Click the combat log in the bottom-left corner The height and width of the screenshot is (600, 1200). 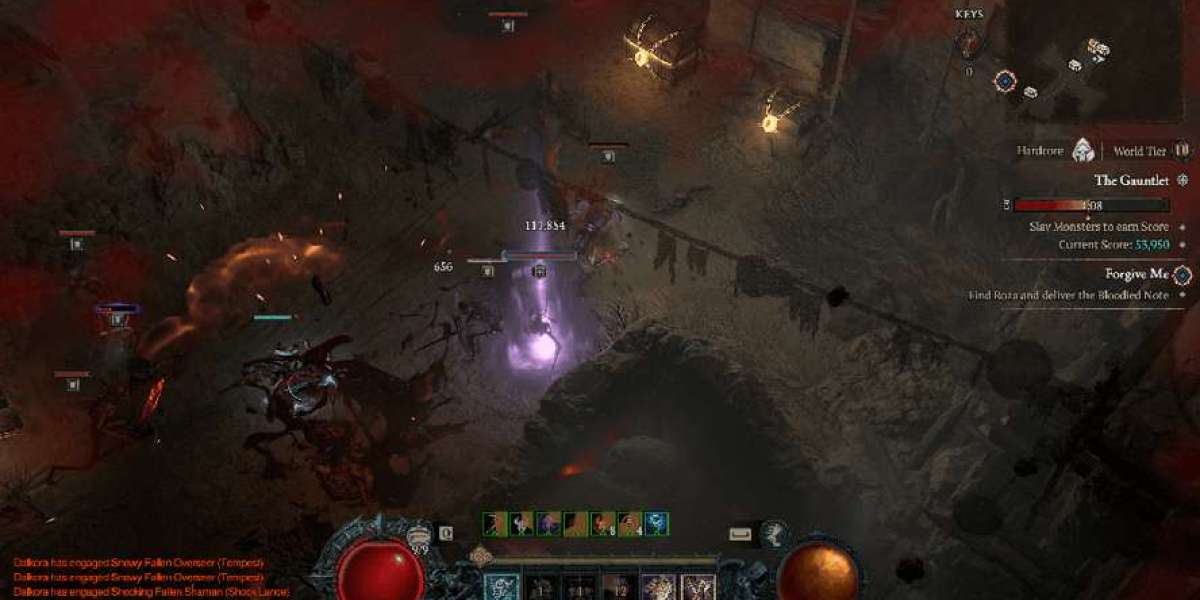(x=140, y=578)
